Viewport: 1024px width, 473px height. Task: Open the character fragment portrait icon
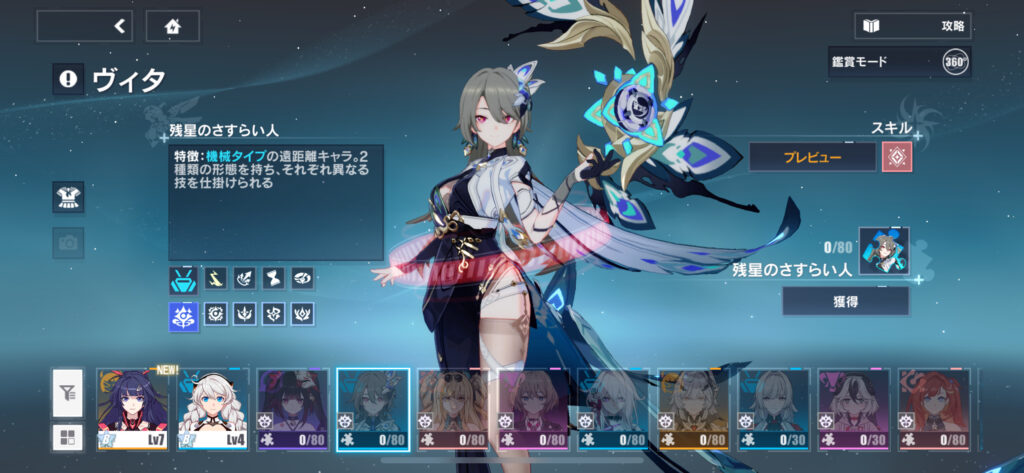click(x=884, y=251)
